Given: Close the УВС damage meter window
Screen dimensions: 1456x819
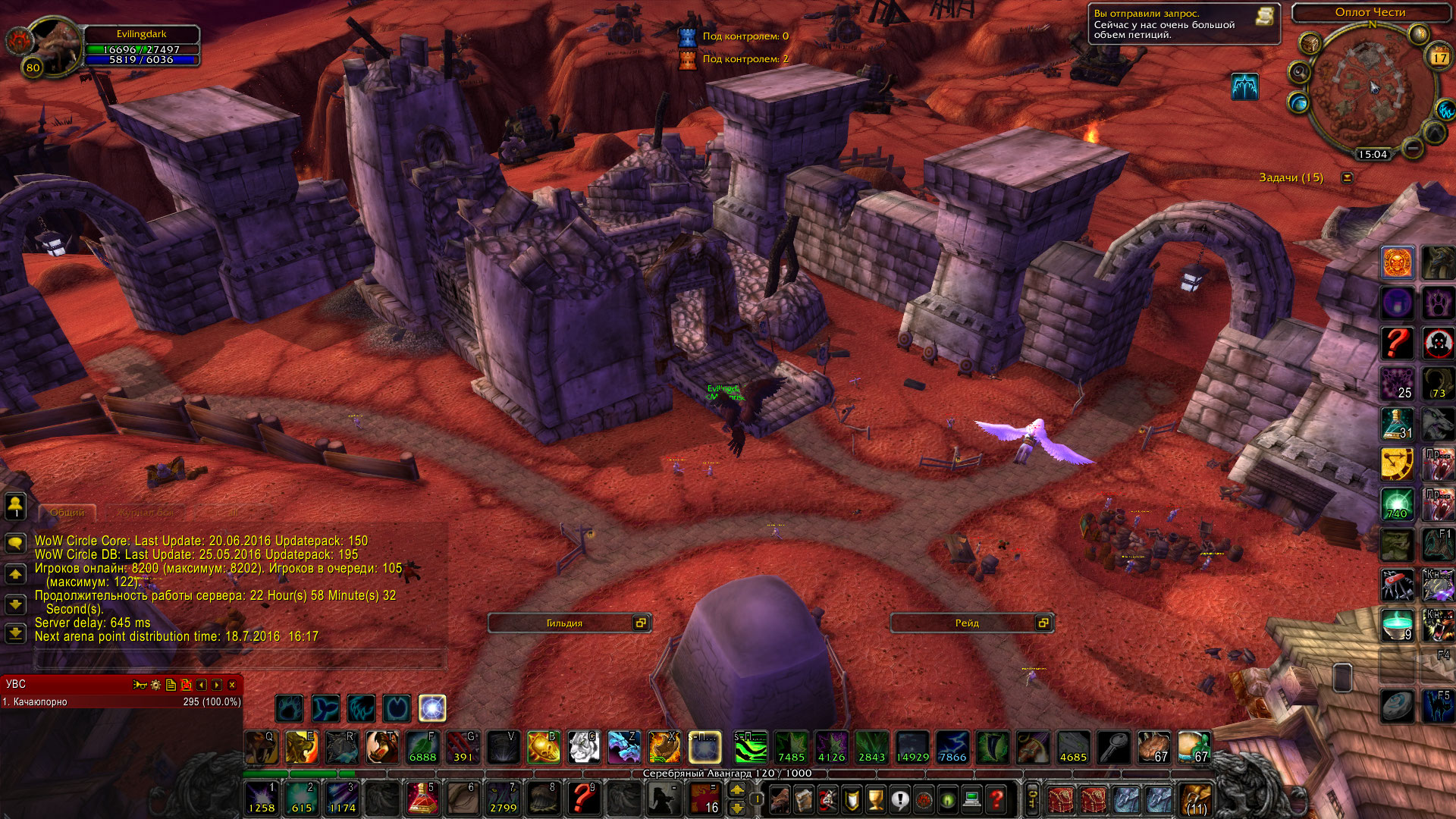Looking at the screenshot, I should click(232, 685).
